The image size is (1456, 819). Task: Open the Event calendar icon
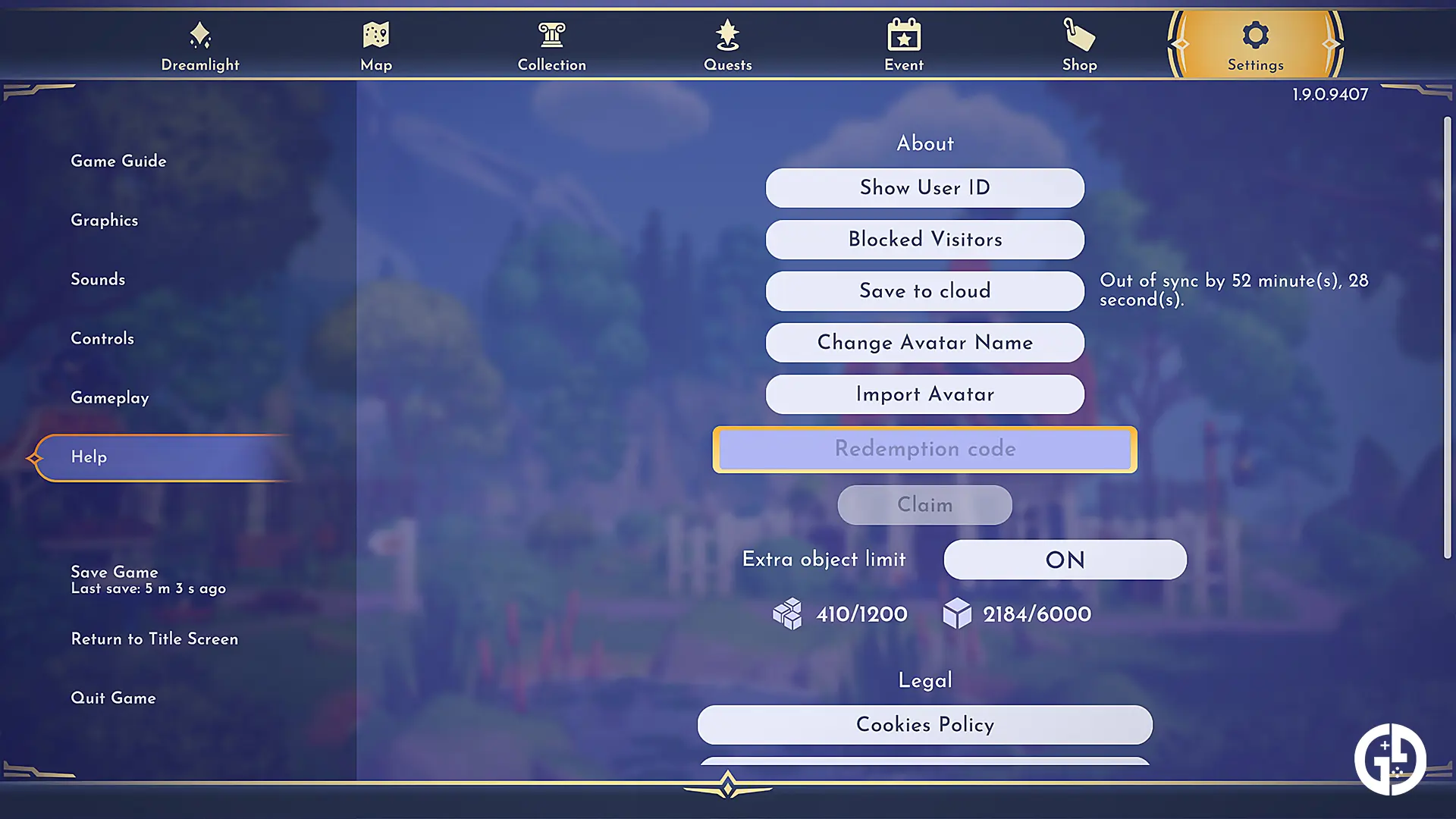(903, 33)
